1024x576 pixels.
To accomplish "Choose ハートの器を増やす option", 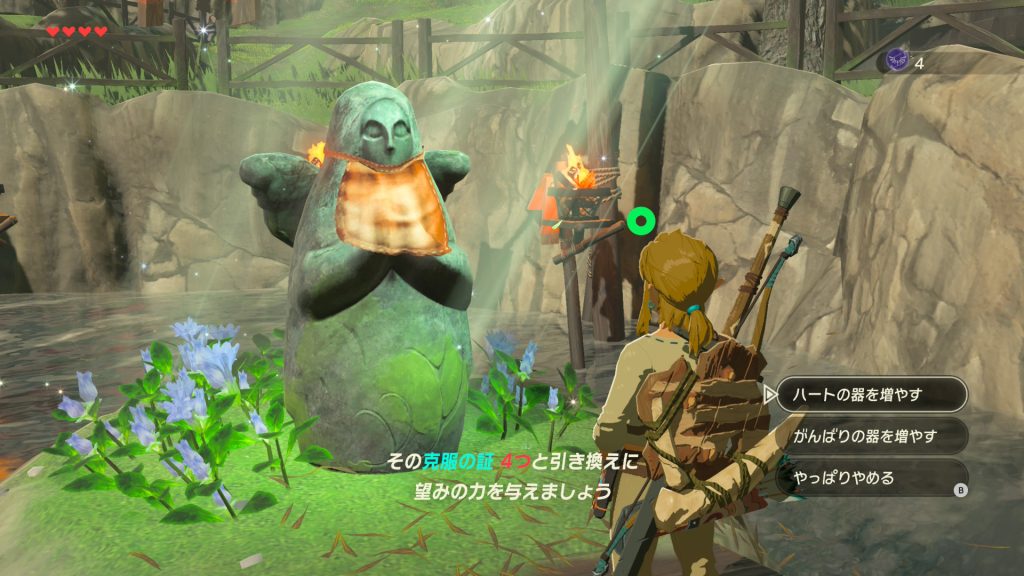I will click(x=871, y=394).
